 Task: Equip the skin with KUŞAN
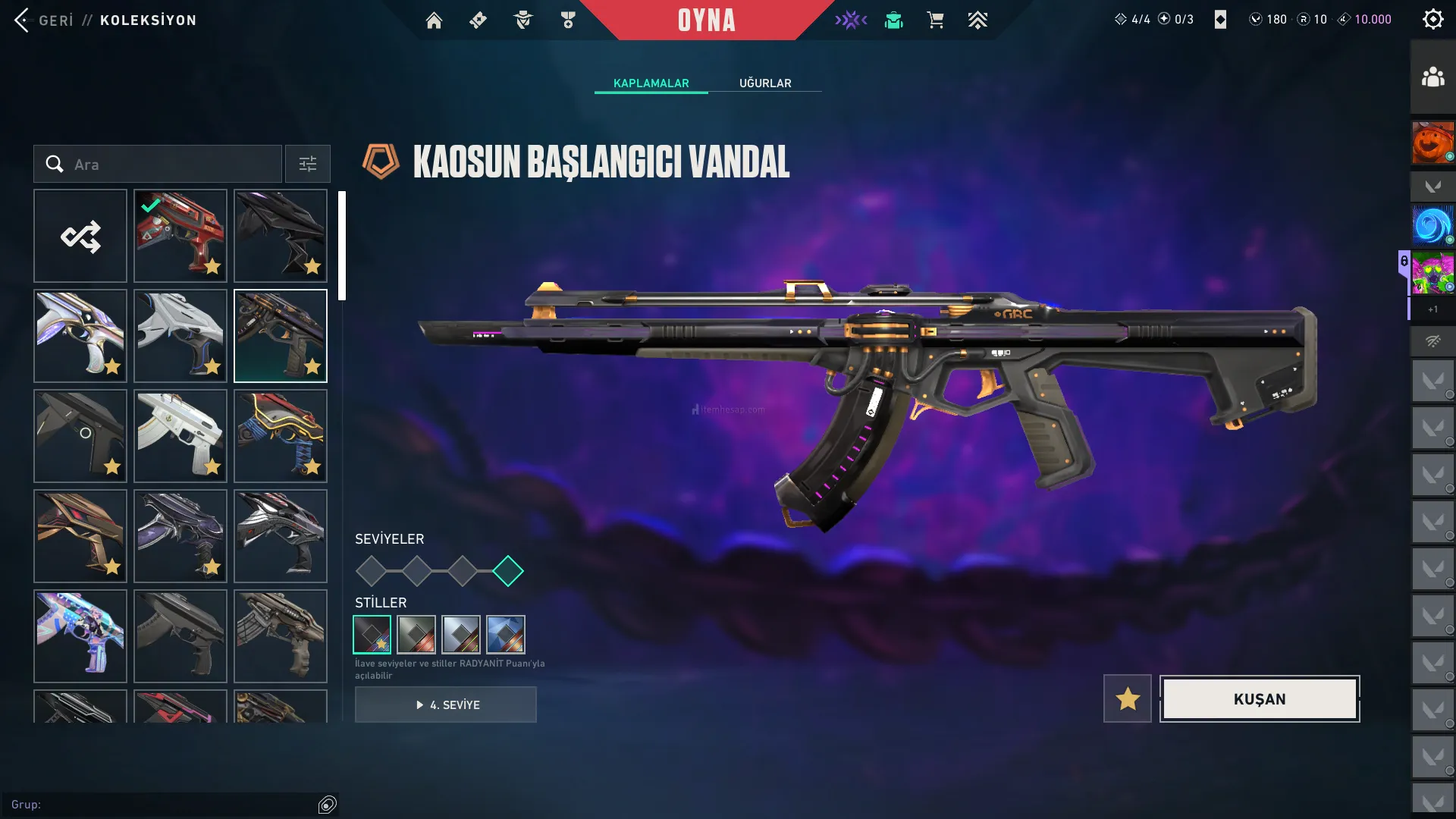(x=1260, y=699)
